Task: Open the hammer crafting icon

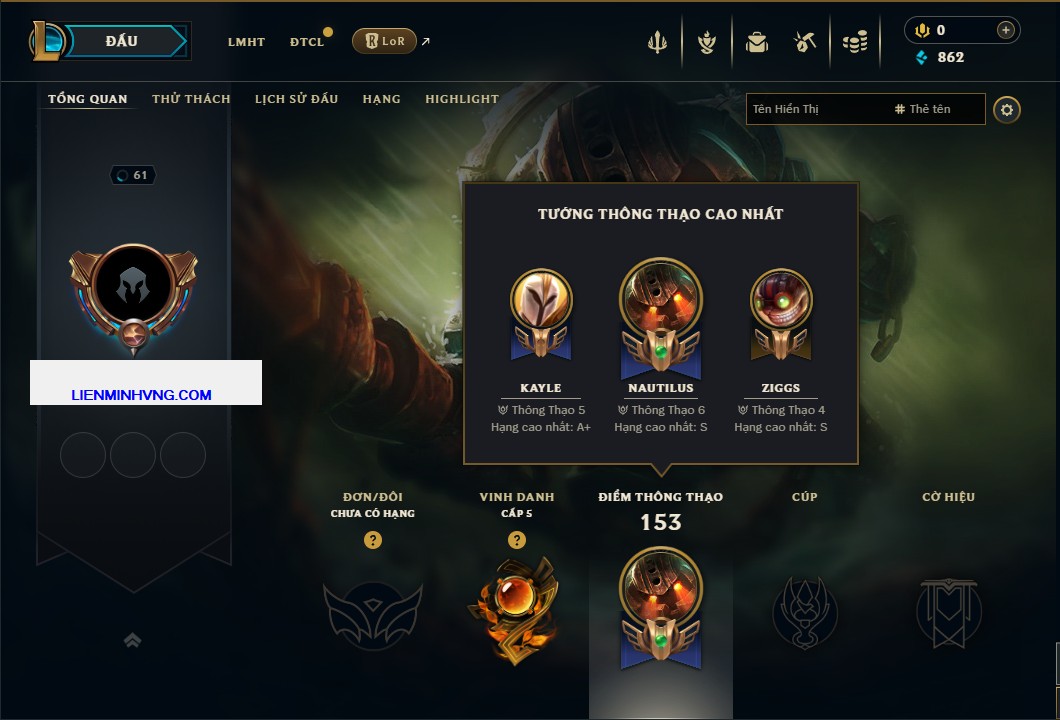Action: (805, 42)
